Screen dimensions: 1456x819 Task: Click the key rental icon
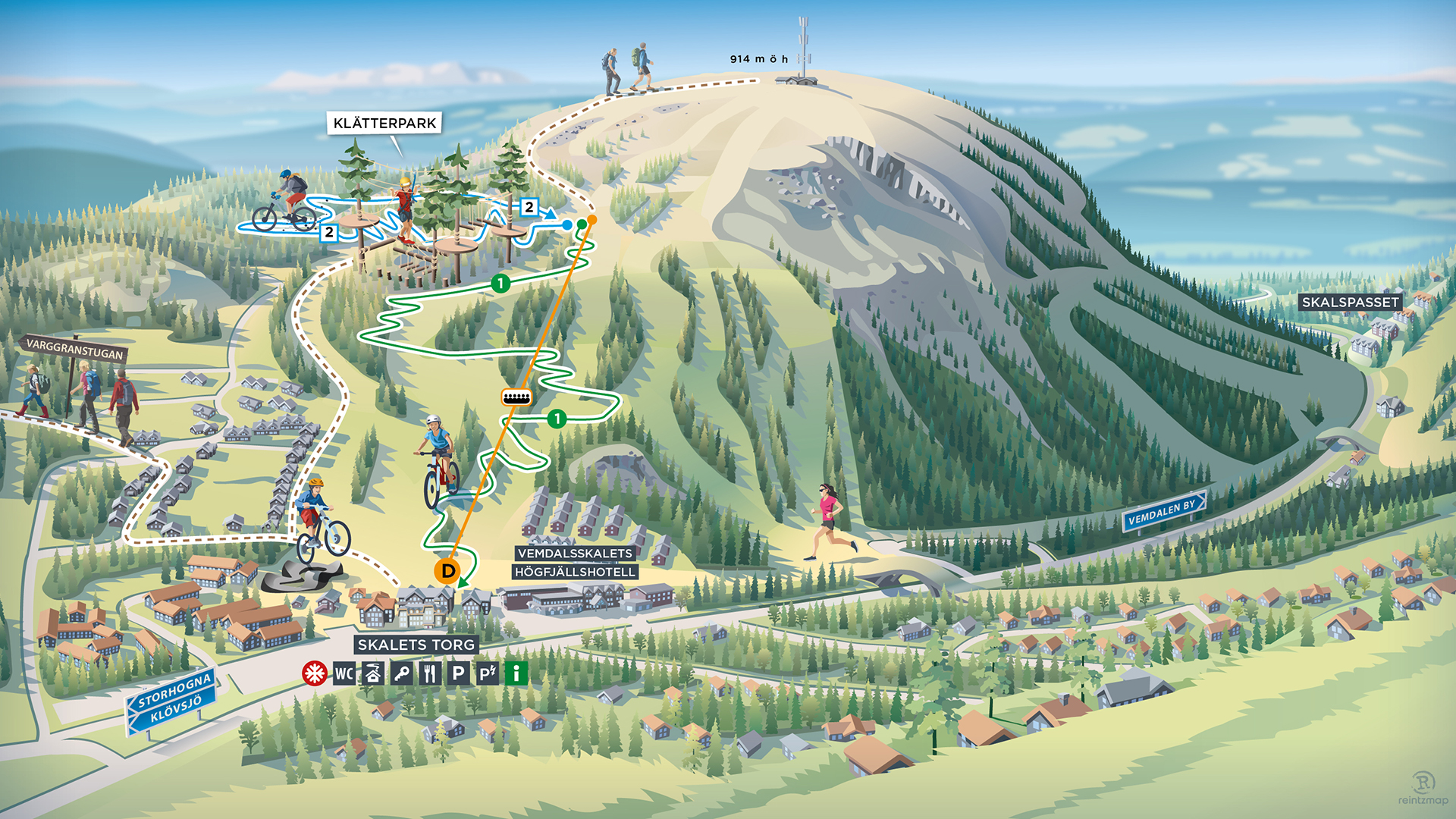click(401, 673)
